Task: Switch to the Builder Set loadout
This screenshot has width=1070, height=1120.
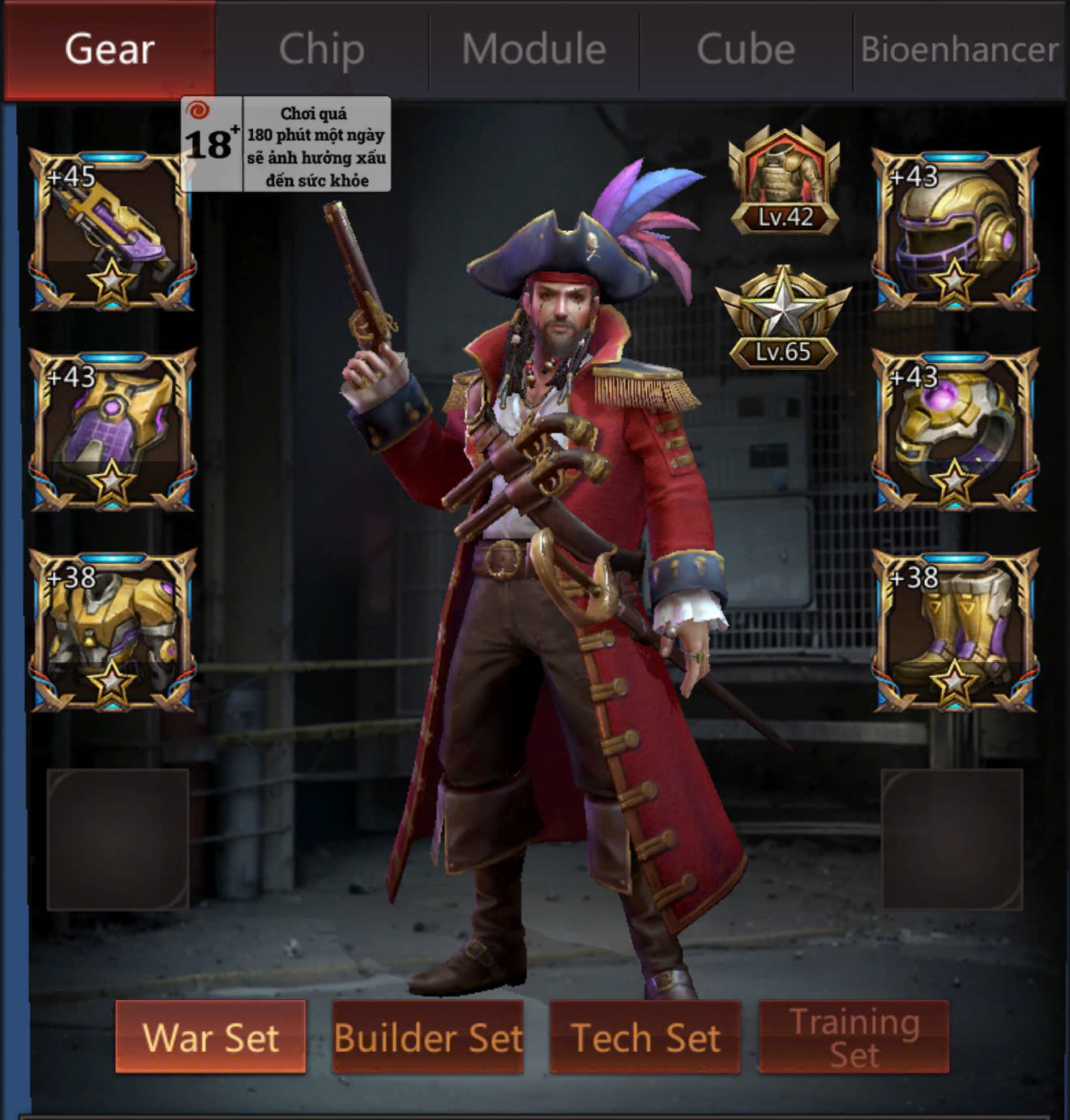Action: 428,1037
